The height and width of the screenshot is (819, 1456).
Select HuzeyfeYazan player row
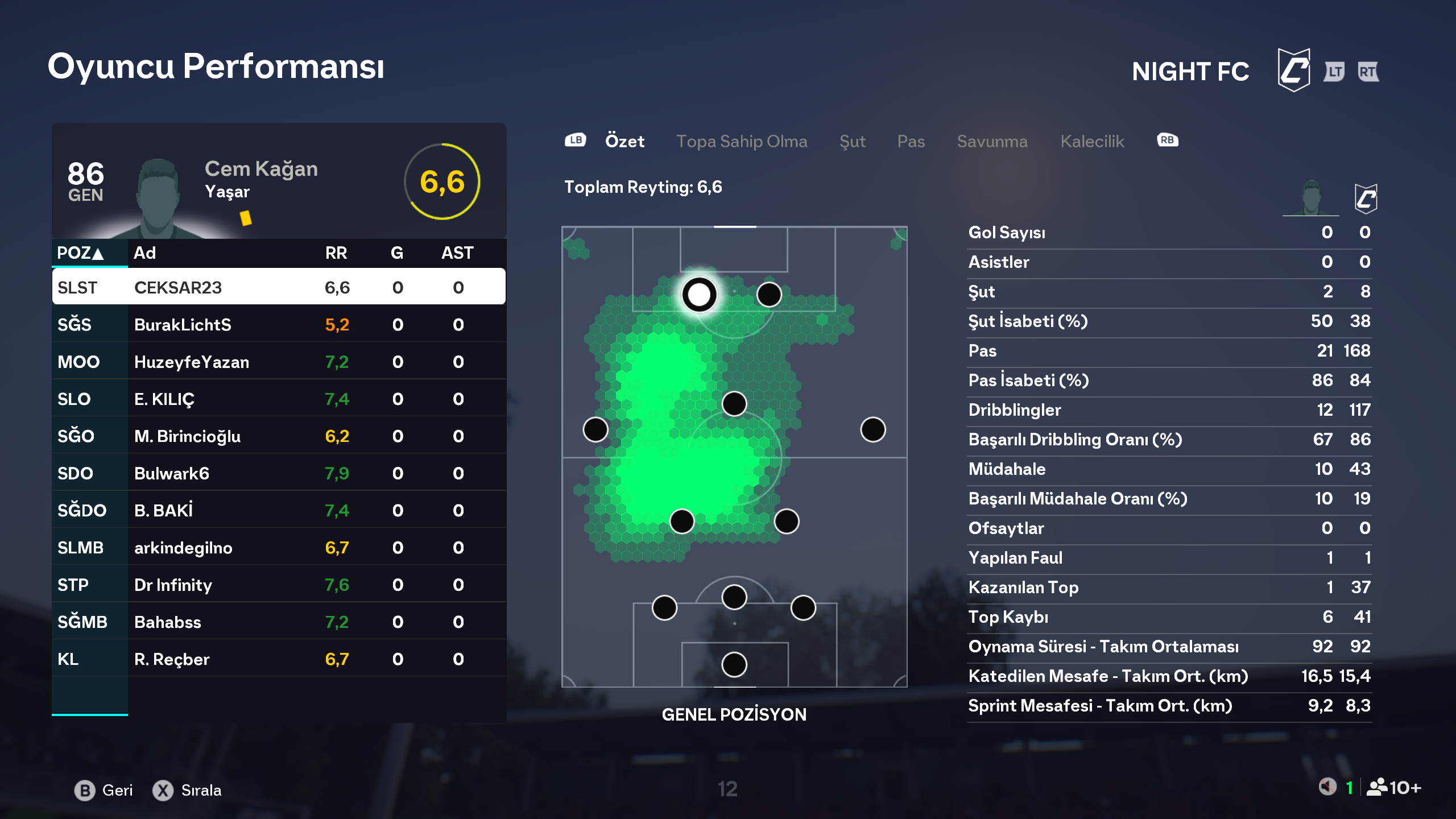[279, 362]
